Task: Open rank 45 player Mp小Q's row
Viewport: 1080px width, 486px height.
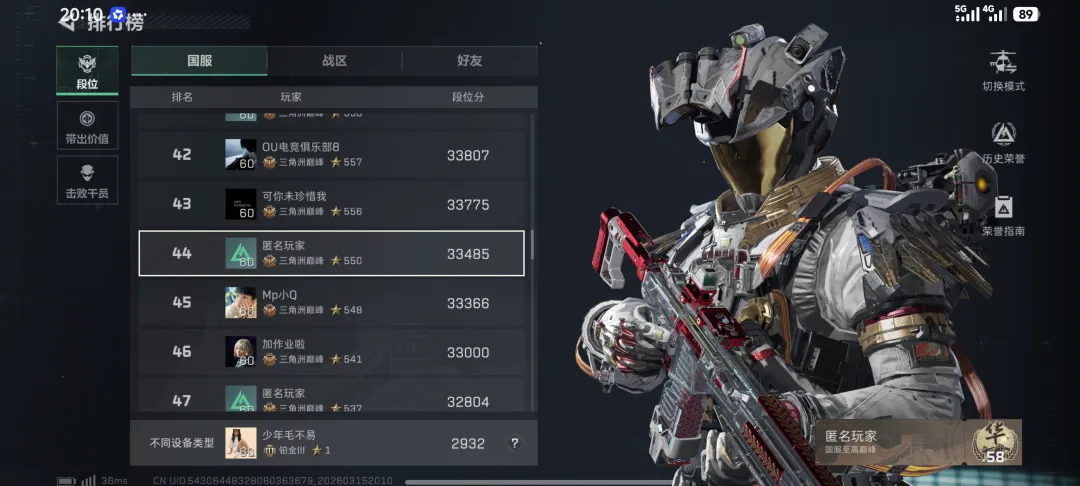Action: click(x=331, y=302)
